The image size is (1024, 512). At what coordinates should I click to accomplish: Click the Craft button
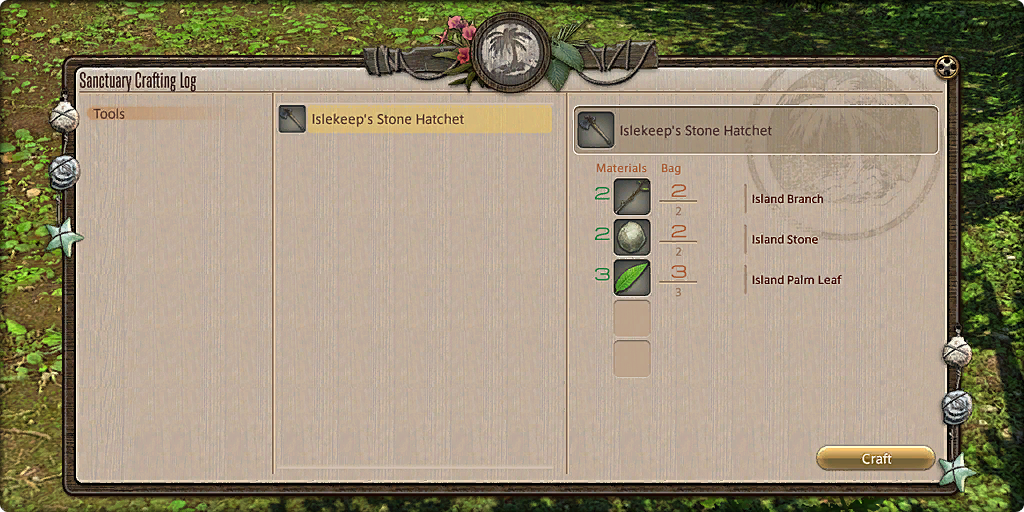(x=876, y=458)
